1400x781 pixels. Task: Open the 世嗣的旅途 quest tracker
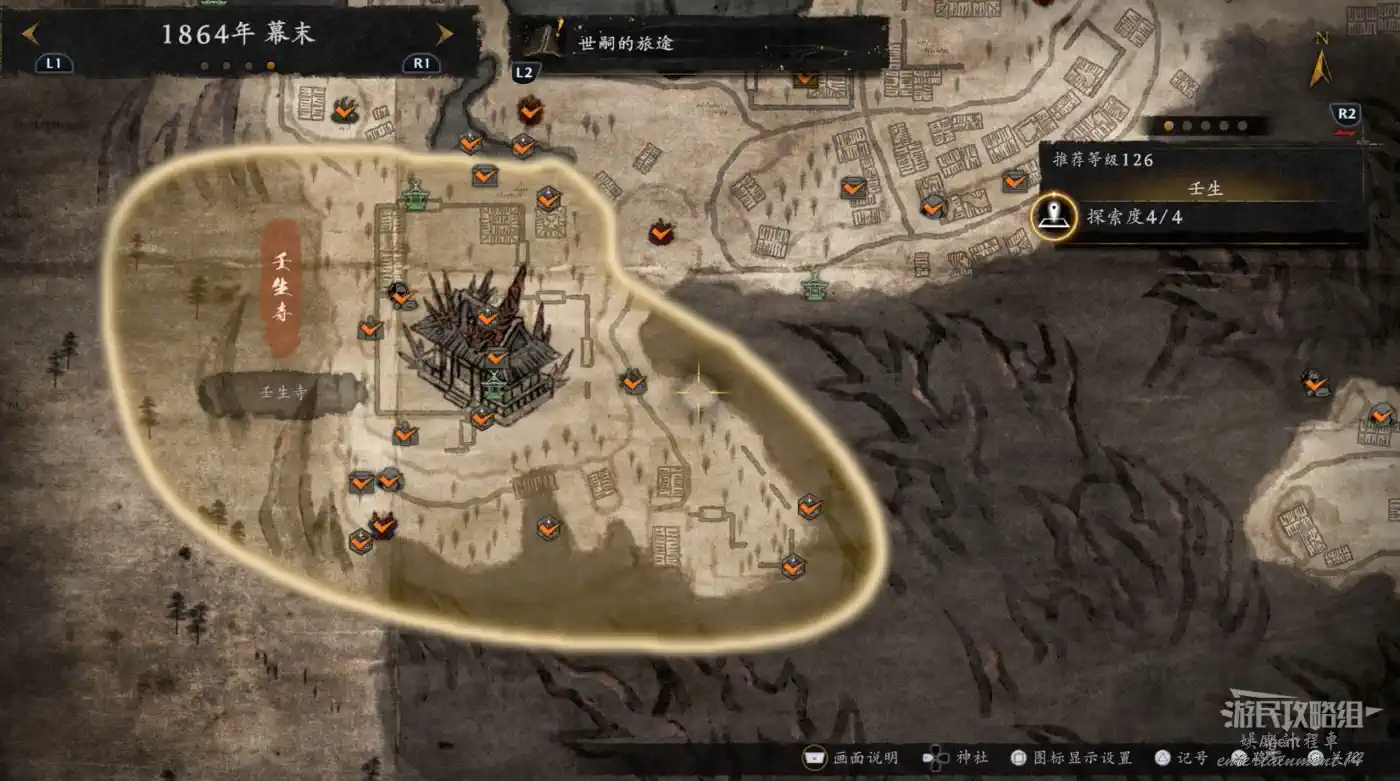point(698,44)
